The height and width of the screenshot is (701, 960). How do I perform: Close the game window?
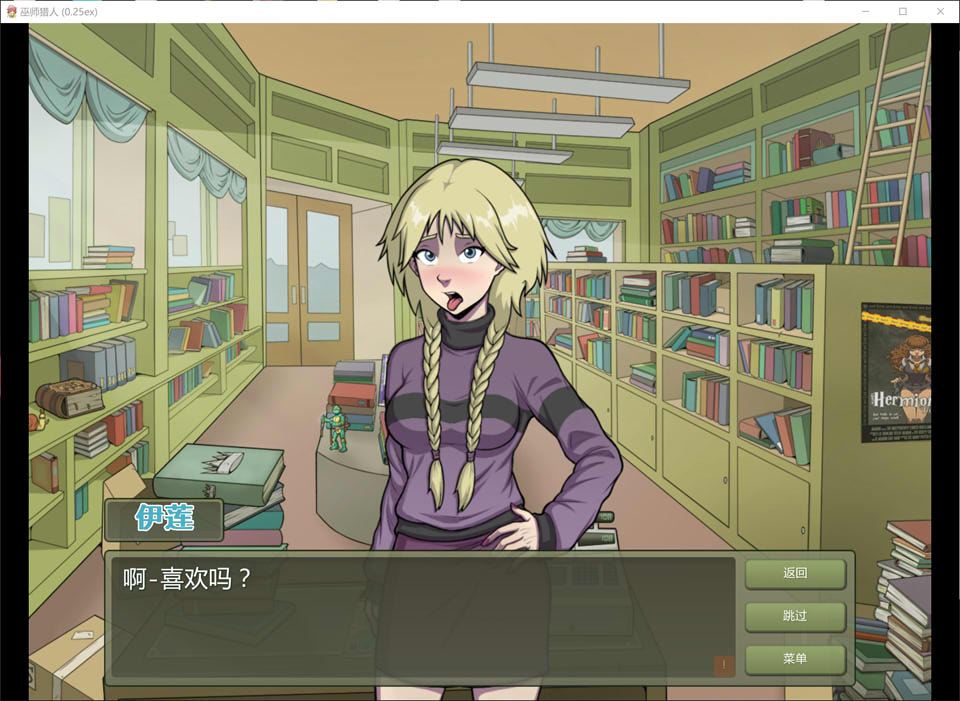coord(938,11)
